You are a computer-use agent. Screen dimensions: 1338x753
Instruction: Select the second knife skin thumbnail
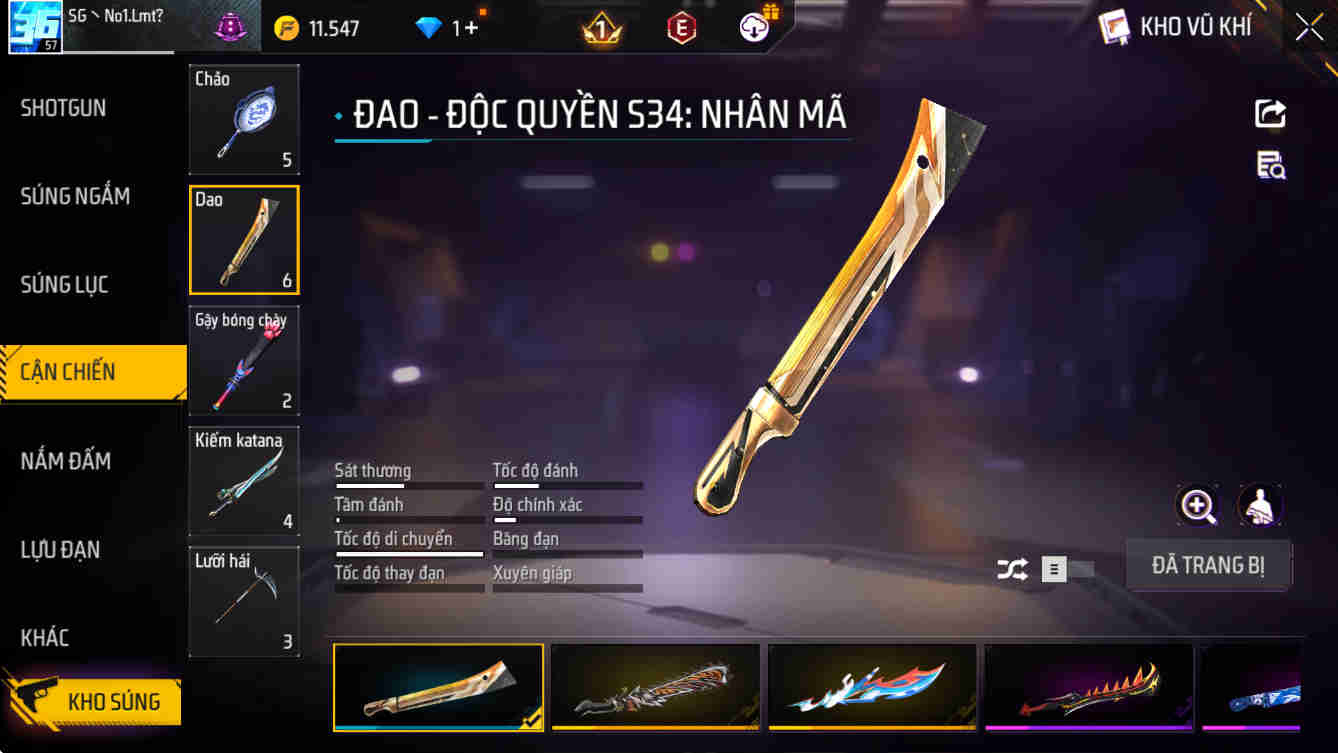pyautogui.click(x=655, y=687)
